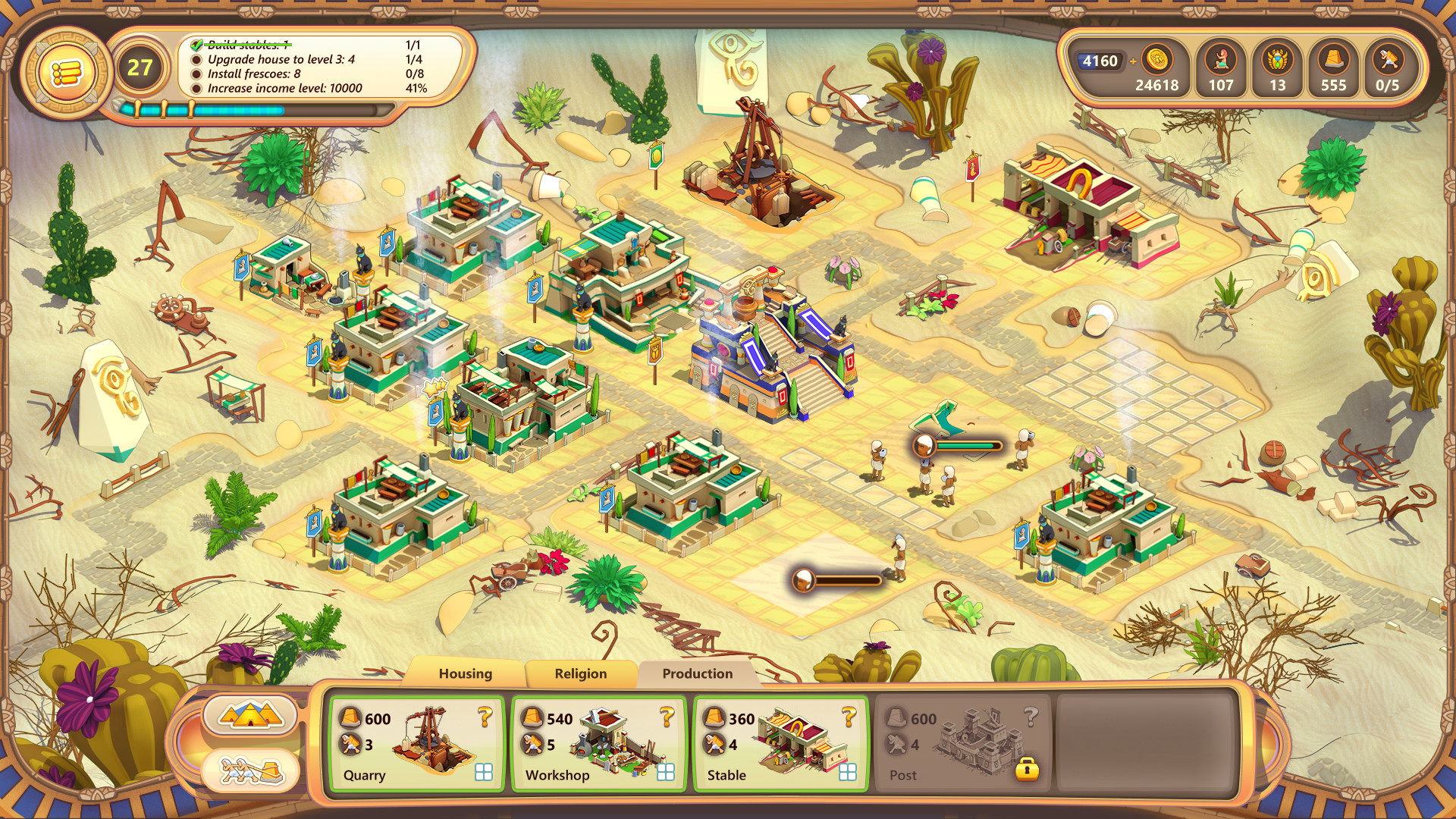Open the Quarry help question mark
Screen dimensions: 1456x819
click(484, 716)
